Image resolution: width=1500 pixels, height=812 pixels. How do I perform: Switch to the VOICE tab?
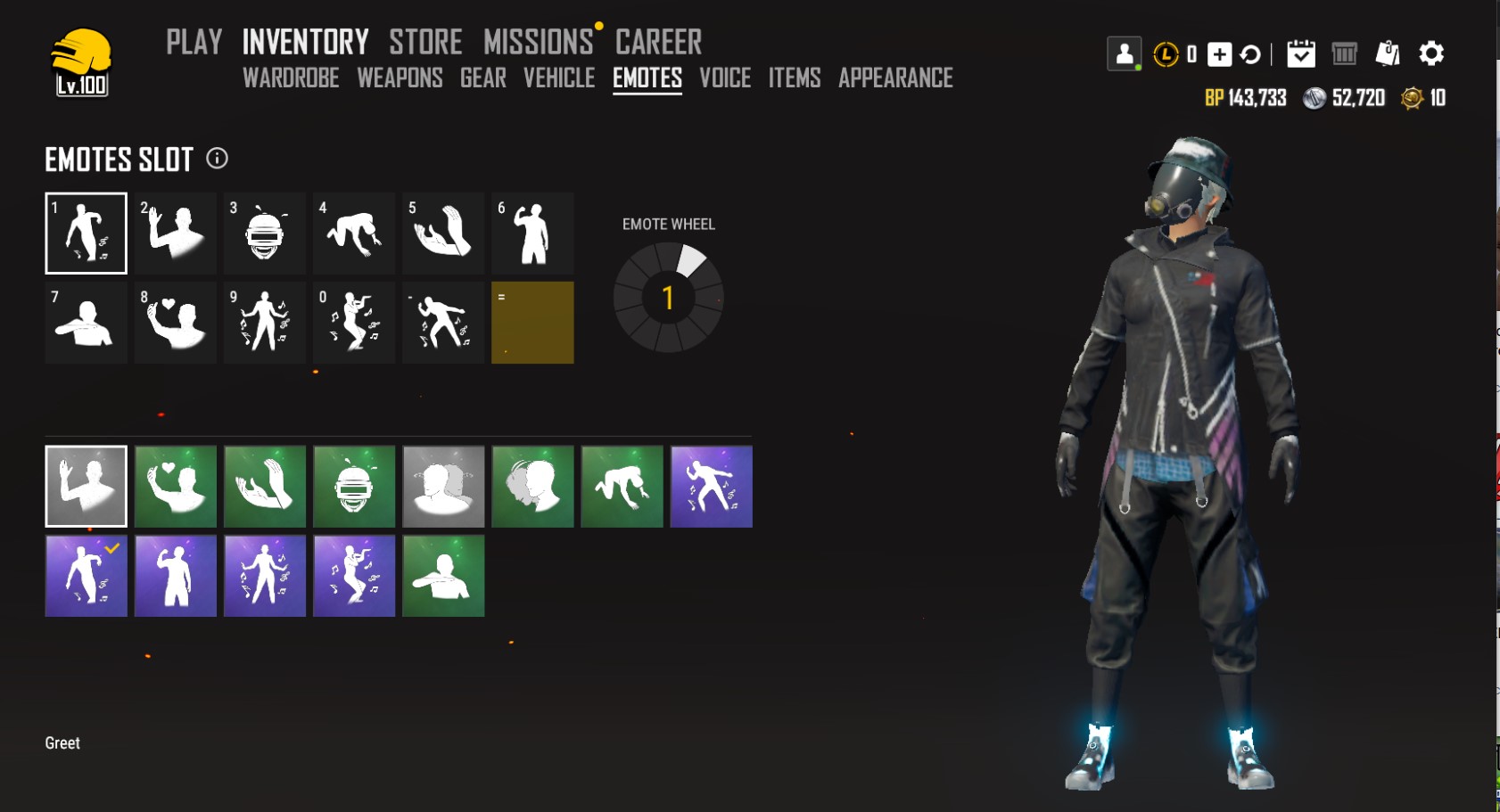[725, 78]
